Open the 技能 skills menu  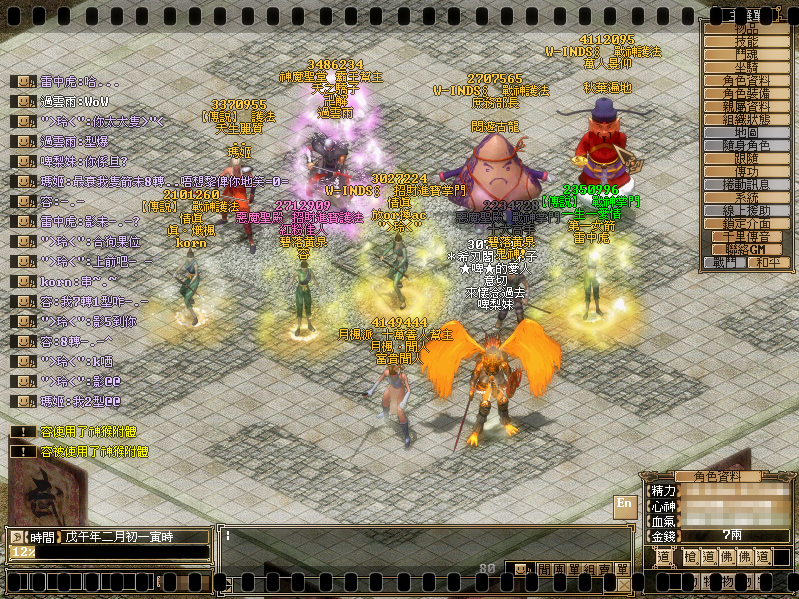(746, 42)
